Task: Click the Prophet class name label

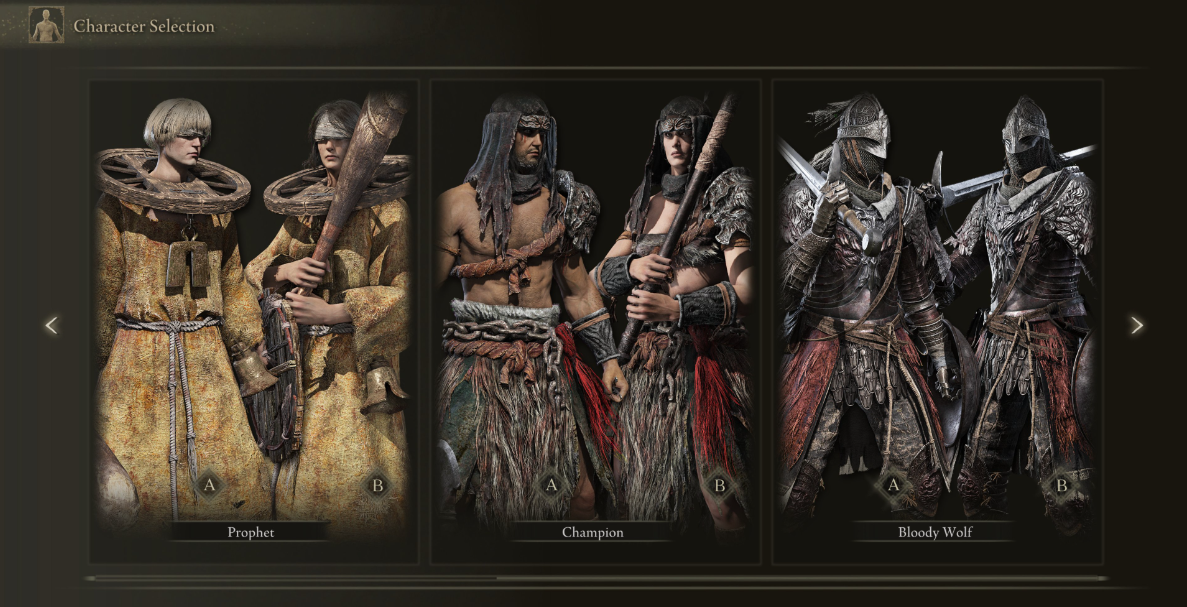Action: [x=250, y=532]
